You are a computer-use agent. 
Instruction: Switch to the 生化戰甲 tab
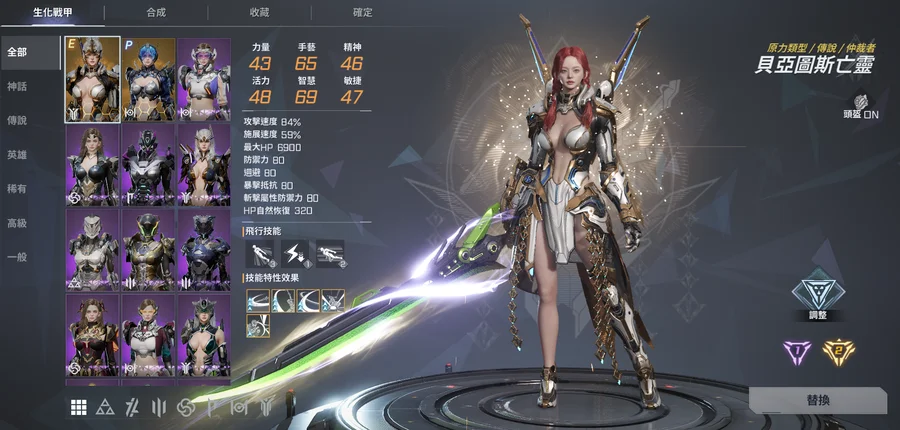[52, 13]
